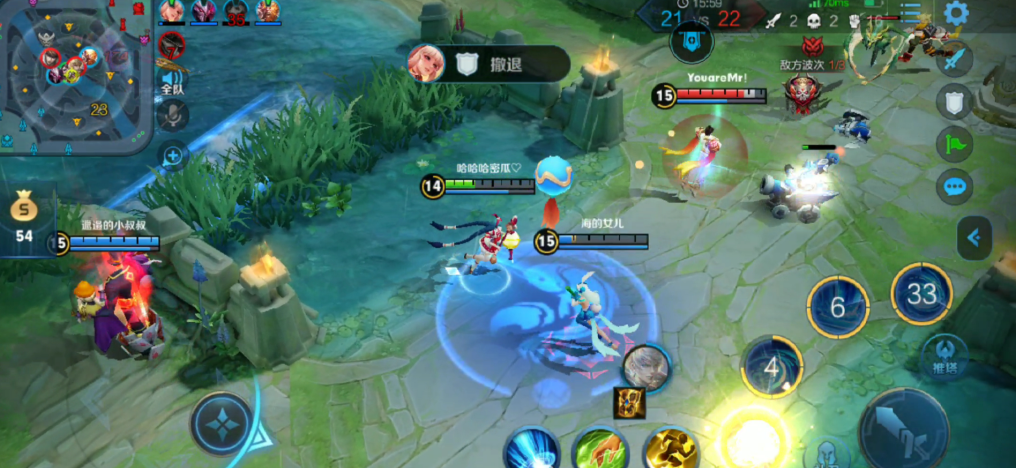Send the green flag gather signal
This screenshot has height=468, width=1016.
[954, 144]
